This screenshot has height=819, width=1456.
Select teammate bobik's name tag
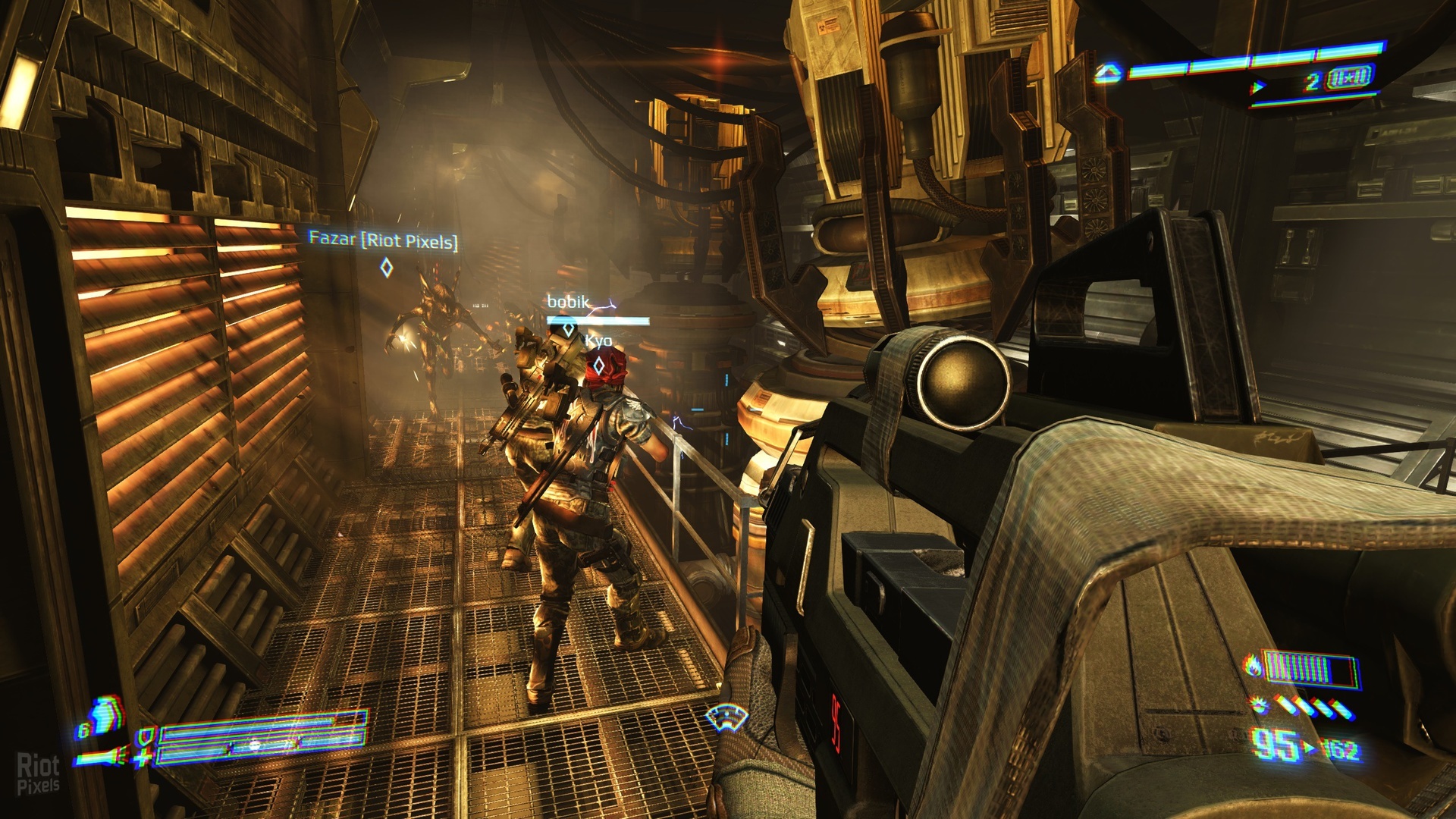tap(568, 302)
